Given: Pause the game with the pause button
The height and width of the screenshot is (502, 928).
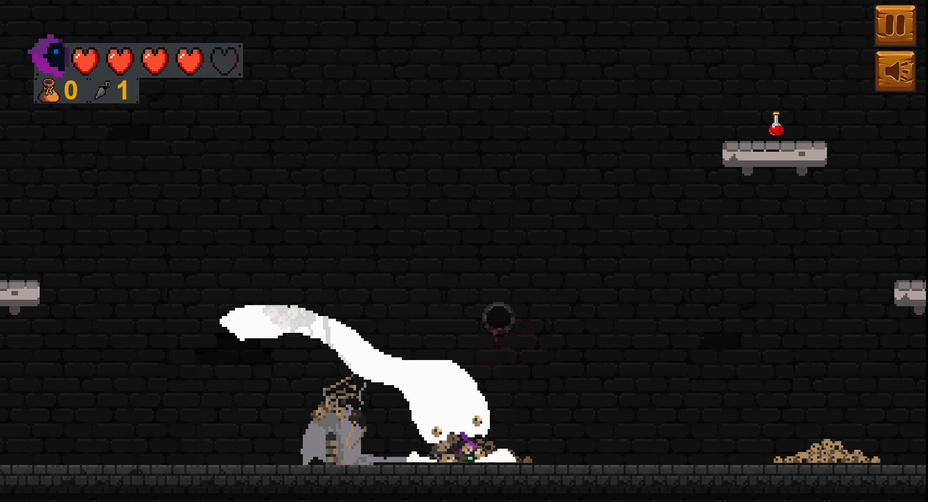Looking at the screenshot, I should [x=895, y=25].
